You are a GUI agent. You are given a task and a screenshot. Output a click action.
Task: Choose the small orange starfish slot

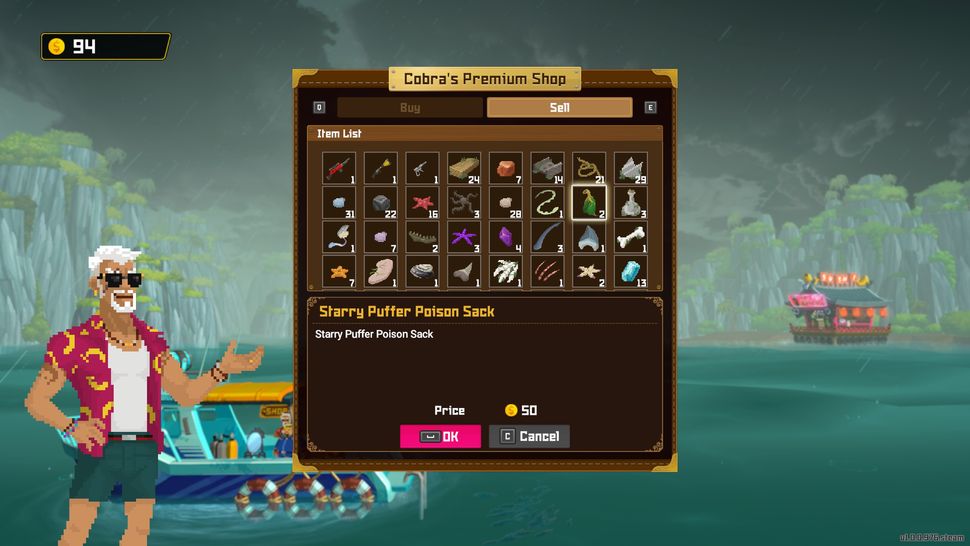tap(339, 271)
